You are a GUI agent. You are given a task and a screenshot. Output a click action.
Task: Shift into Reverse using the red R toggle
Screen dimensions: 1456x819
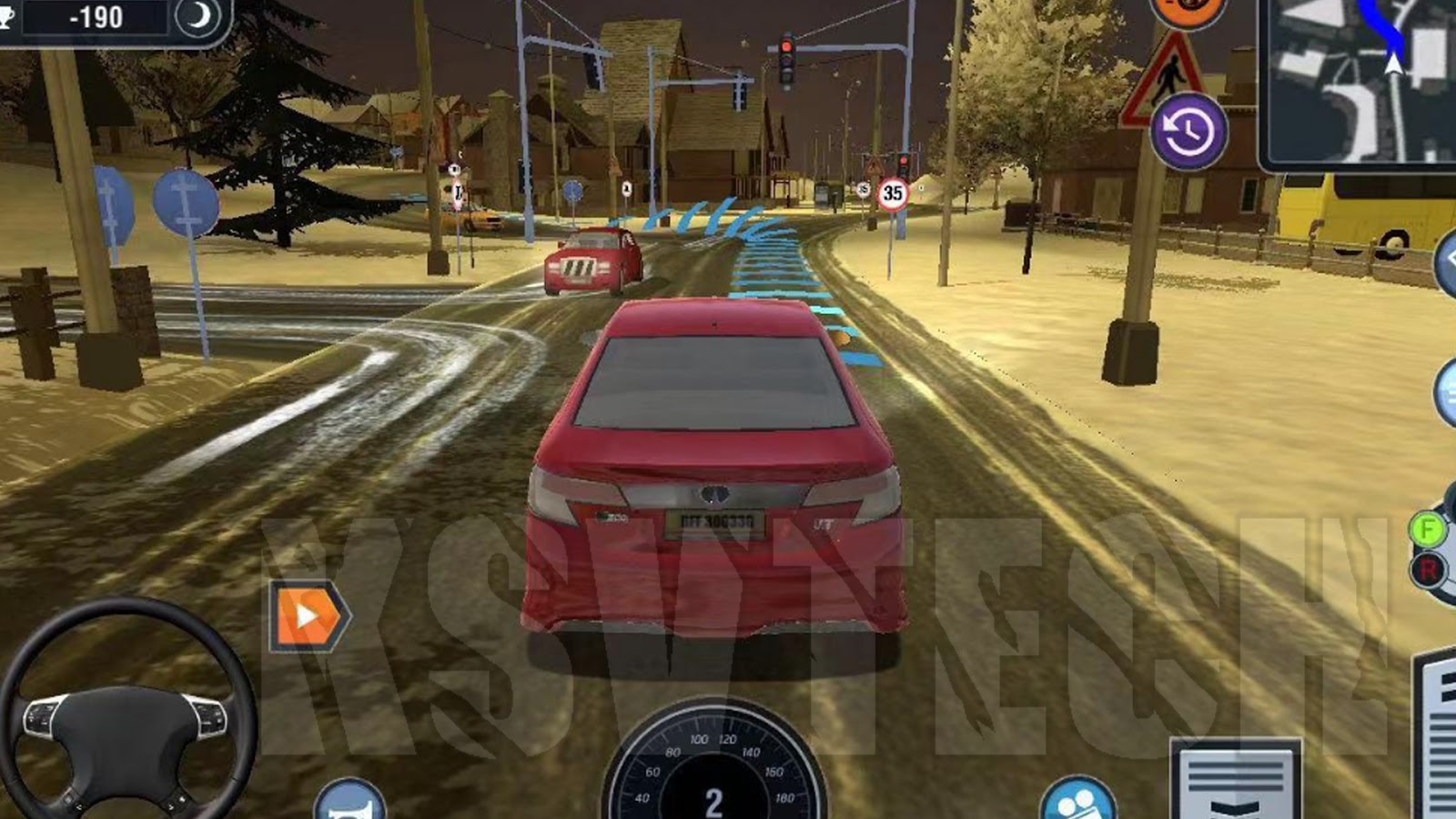coord(1431,568)
